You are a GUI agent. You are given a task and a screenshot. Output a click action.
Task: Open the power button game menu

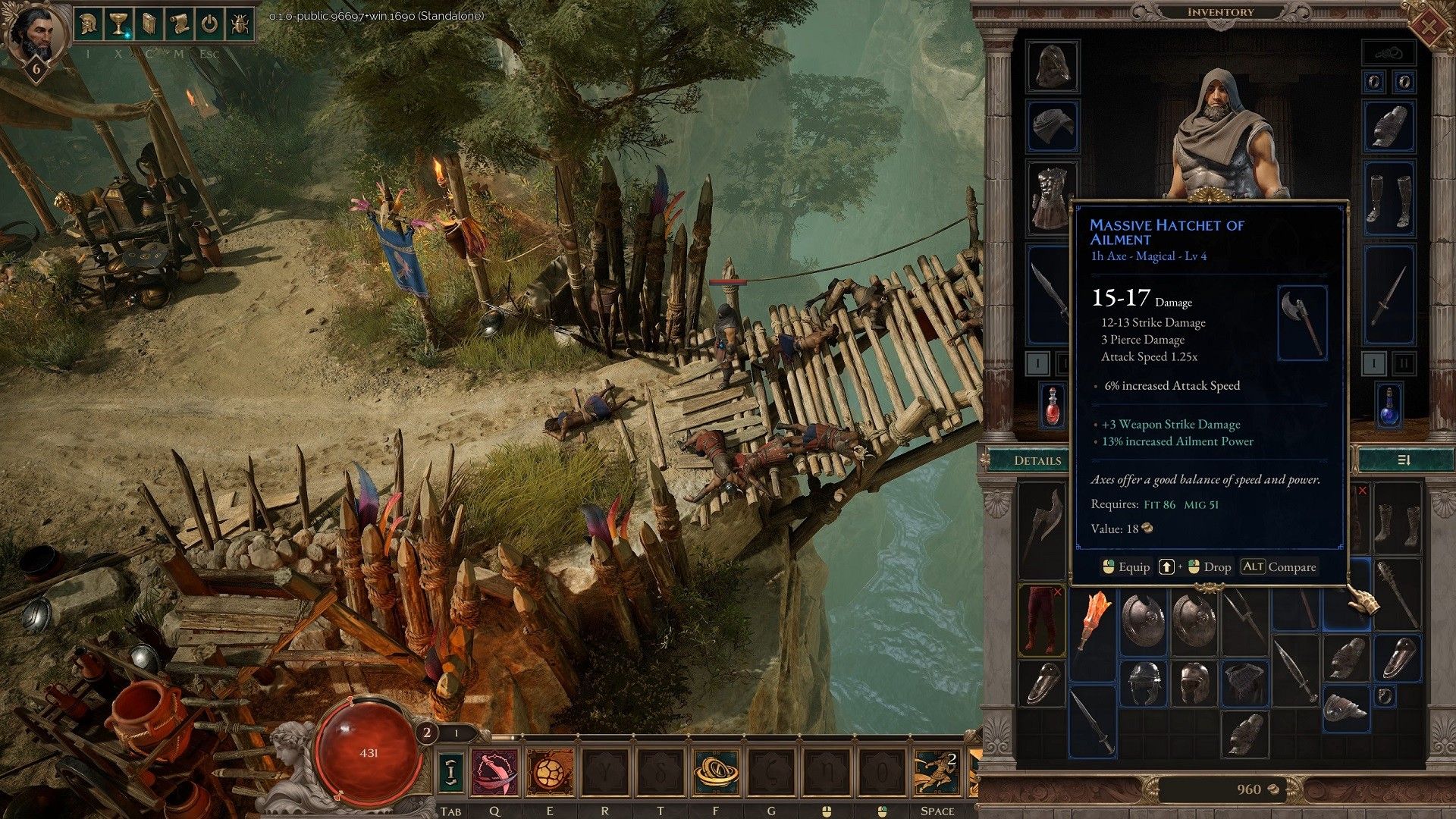[x=209, y=24]
